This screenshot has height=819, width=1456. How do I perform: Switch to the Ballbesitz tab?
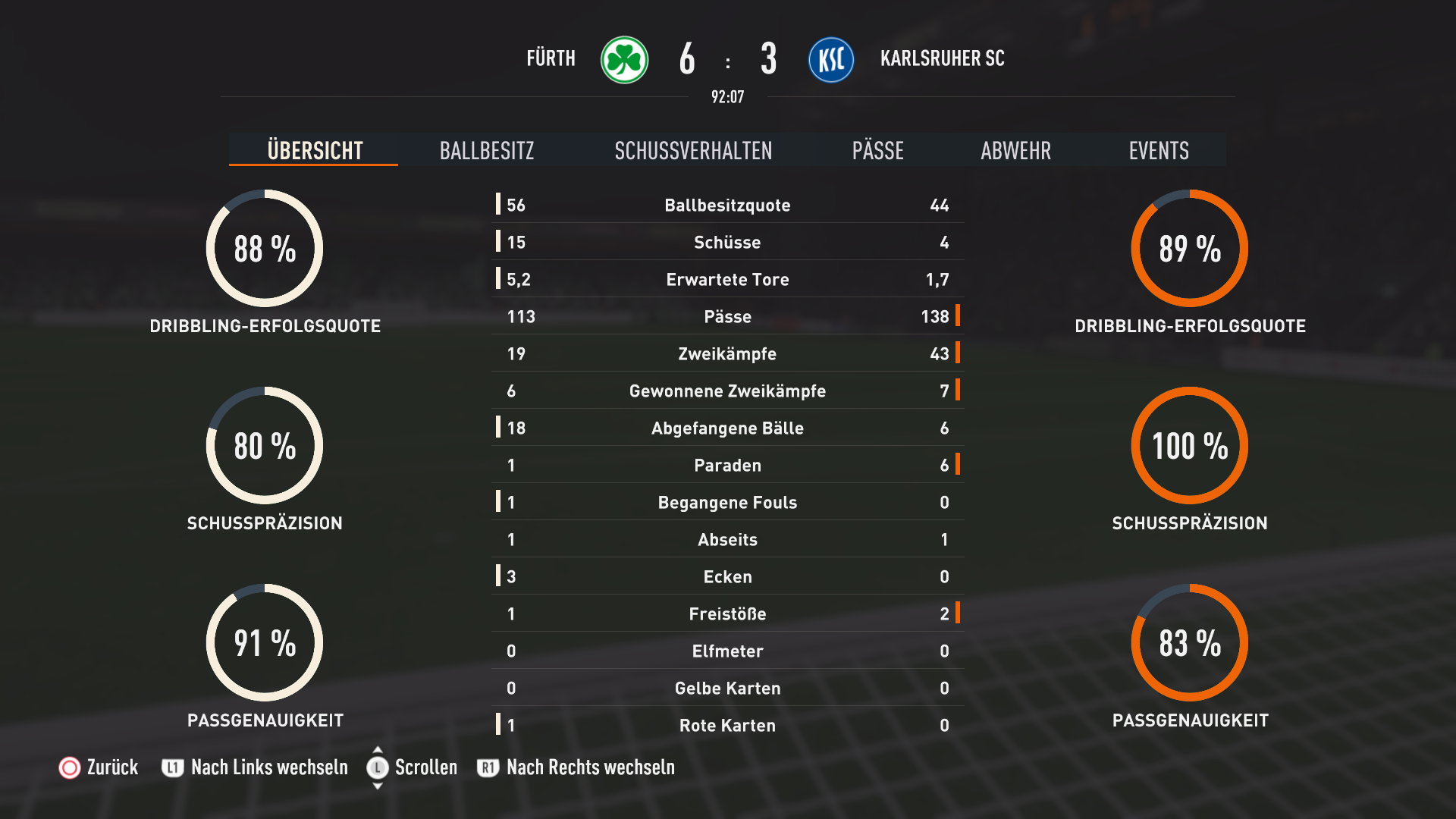(487, 150)
